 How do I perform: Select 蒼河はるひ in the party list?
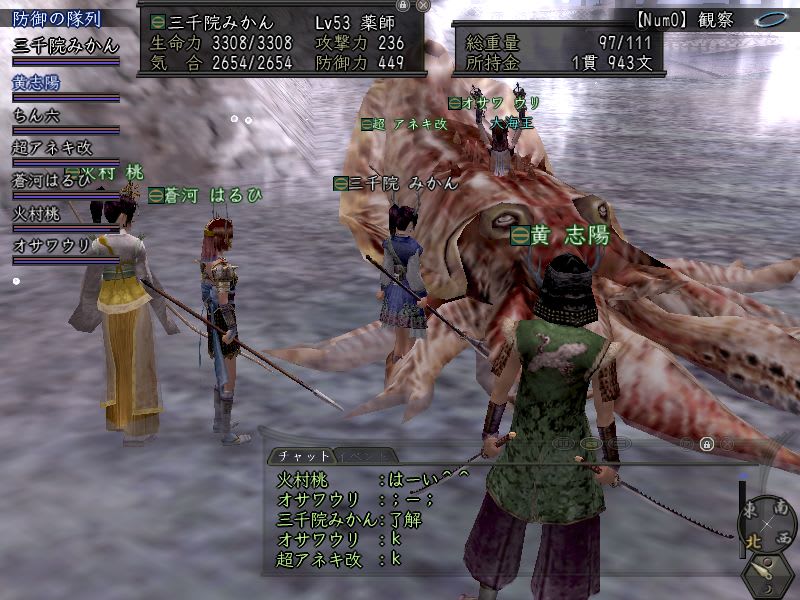[50, 180]
